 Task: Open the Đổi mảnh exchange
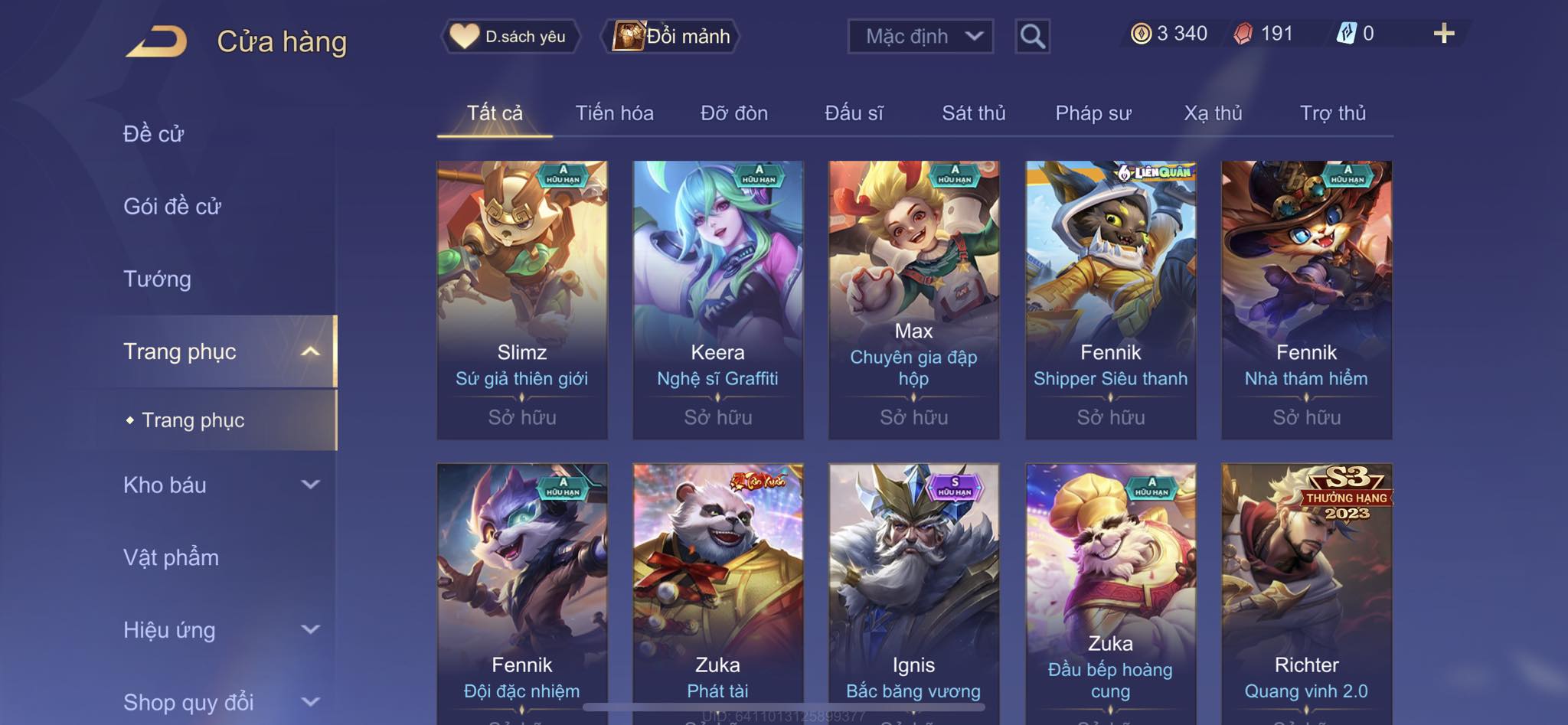point(671,36)
